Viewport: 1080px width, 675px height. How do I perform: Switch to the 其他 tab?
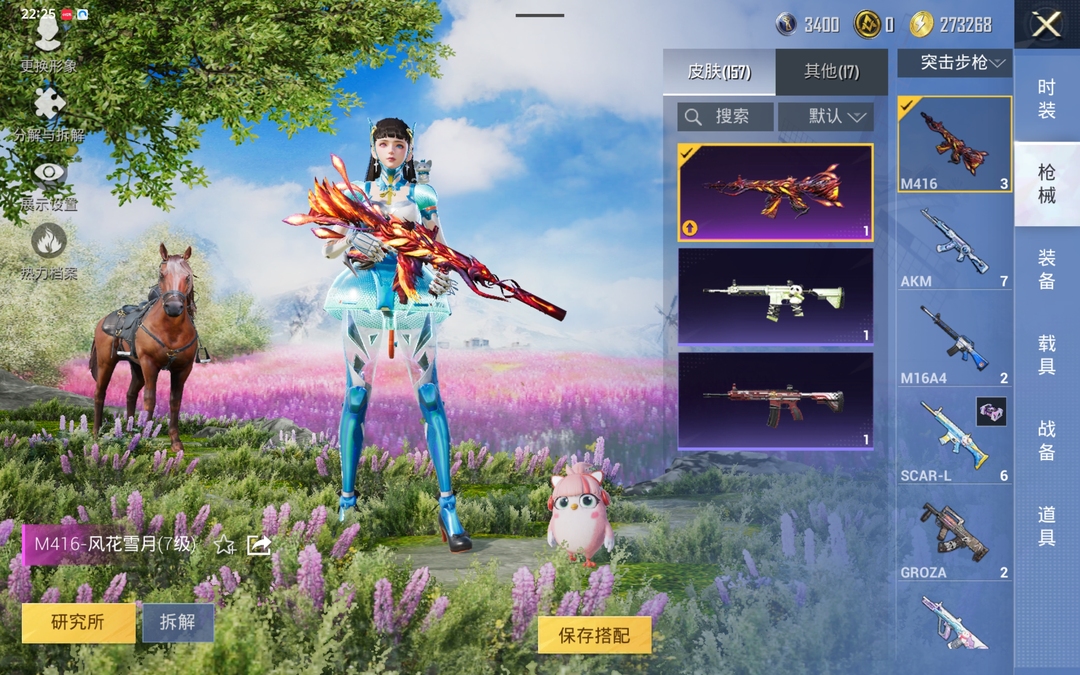click(831, 72)
